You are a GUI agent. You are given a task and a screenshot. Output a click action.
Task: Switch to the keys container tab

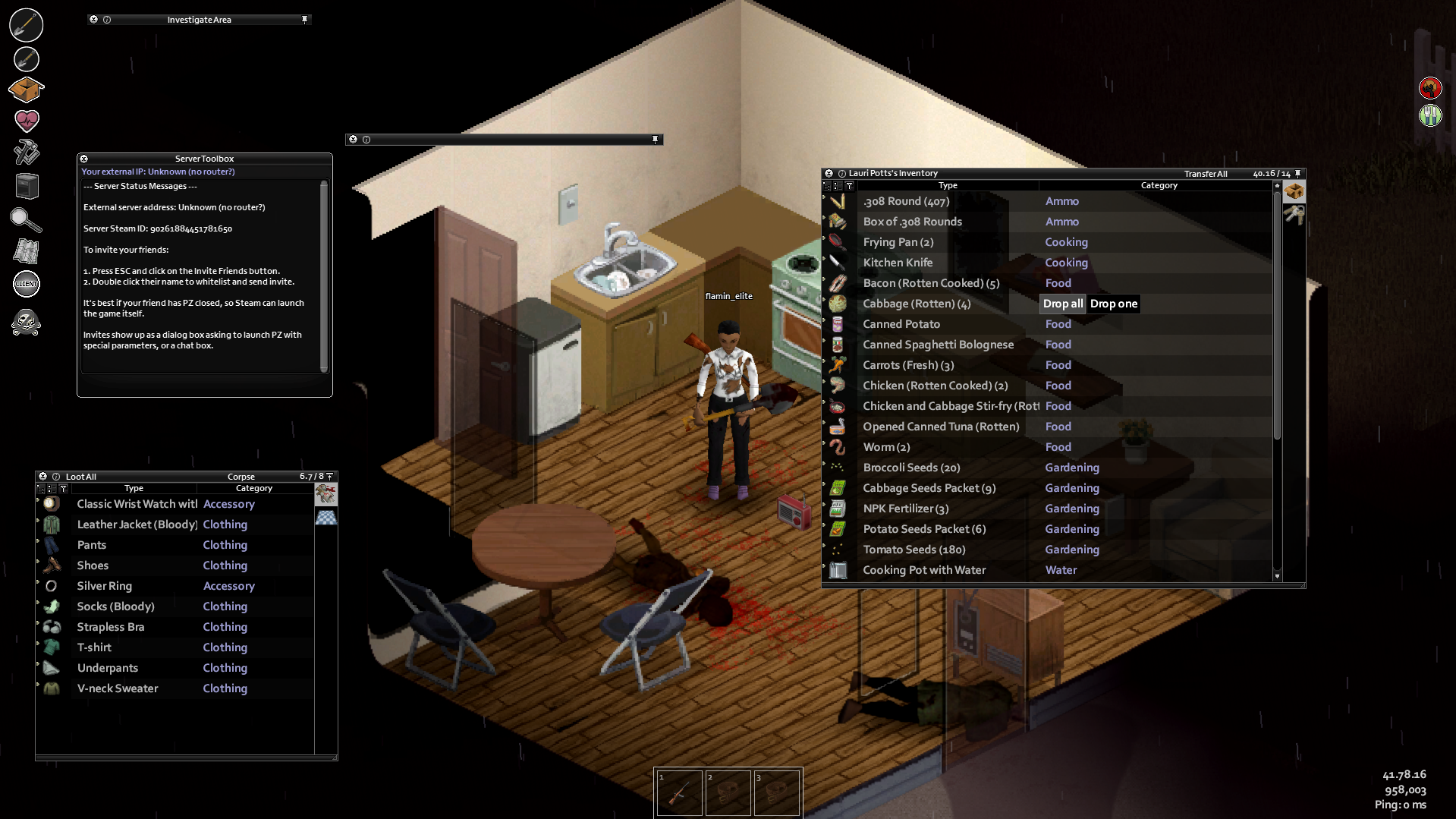1294,216
